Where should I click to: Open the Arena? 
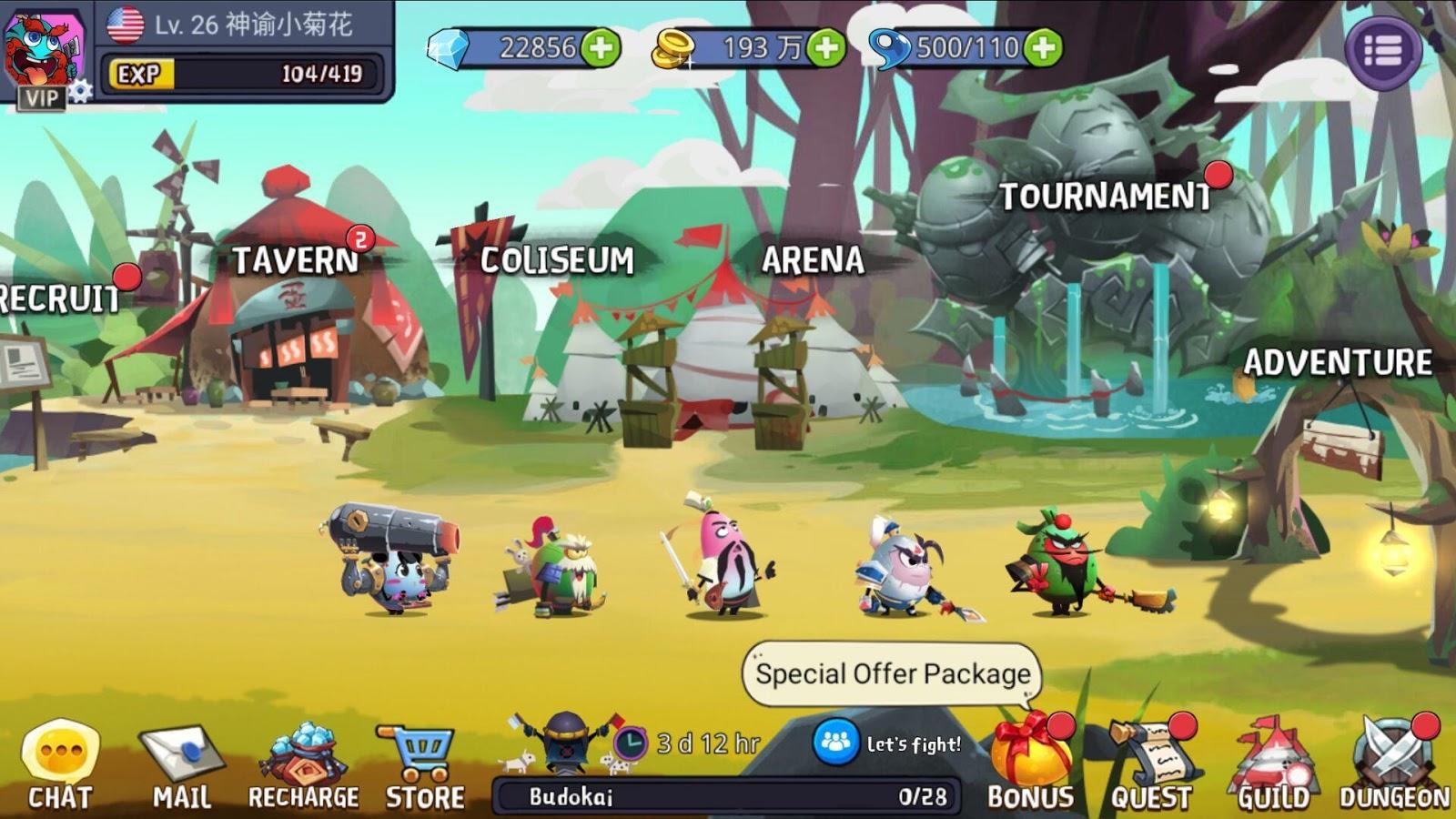click(x=813, y=261)
